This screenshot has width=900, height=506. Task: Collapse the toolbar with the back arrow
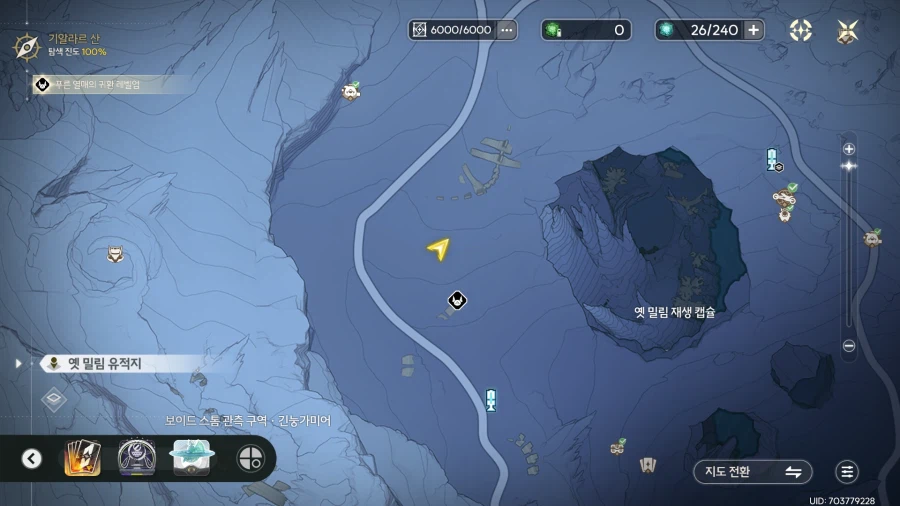point(32,459)
